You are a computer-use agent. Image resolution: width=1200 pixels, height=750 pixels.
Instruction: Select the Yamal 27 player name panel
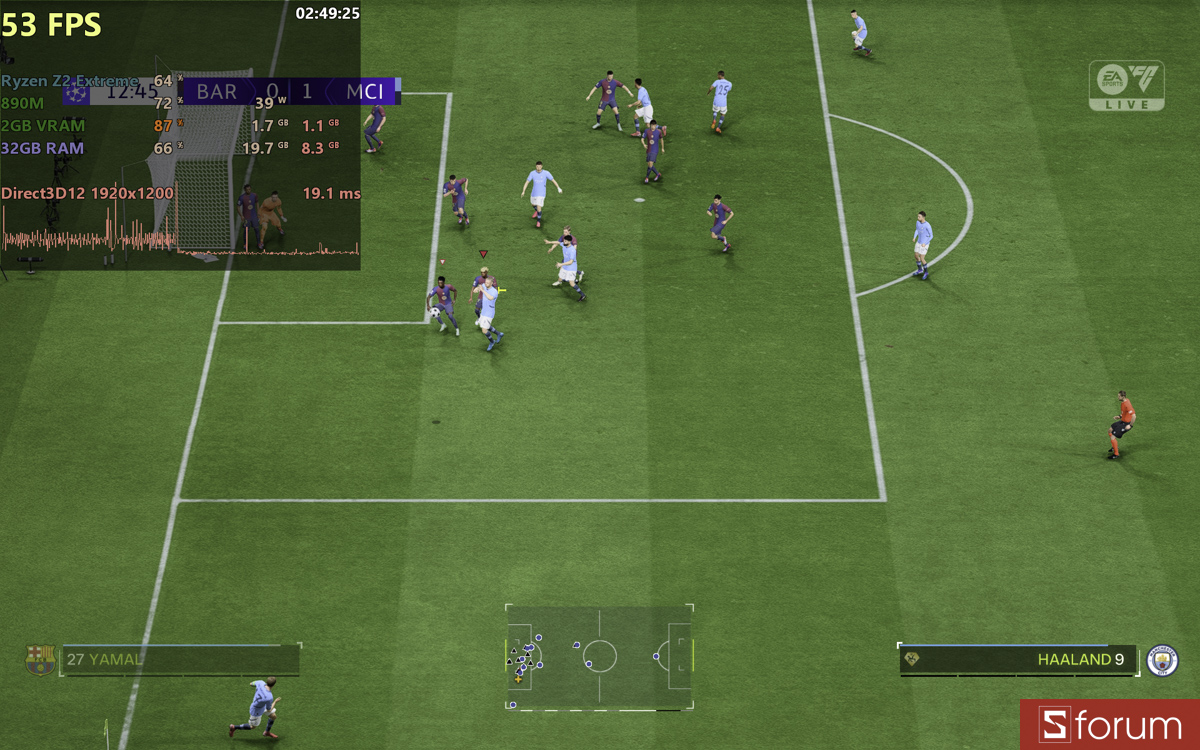coord(180,660)
